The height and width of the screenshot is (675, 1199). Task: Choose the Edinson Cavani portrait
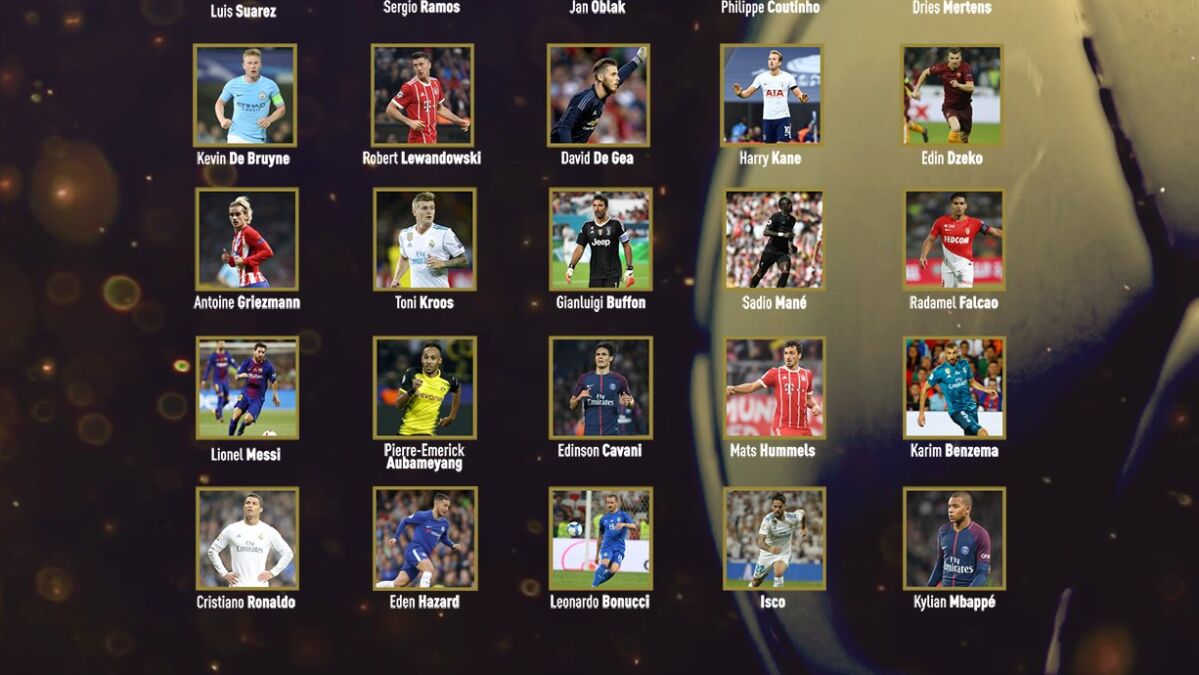pos(601,387)
